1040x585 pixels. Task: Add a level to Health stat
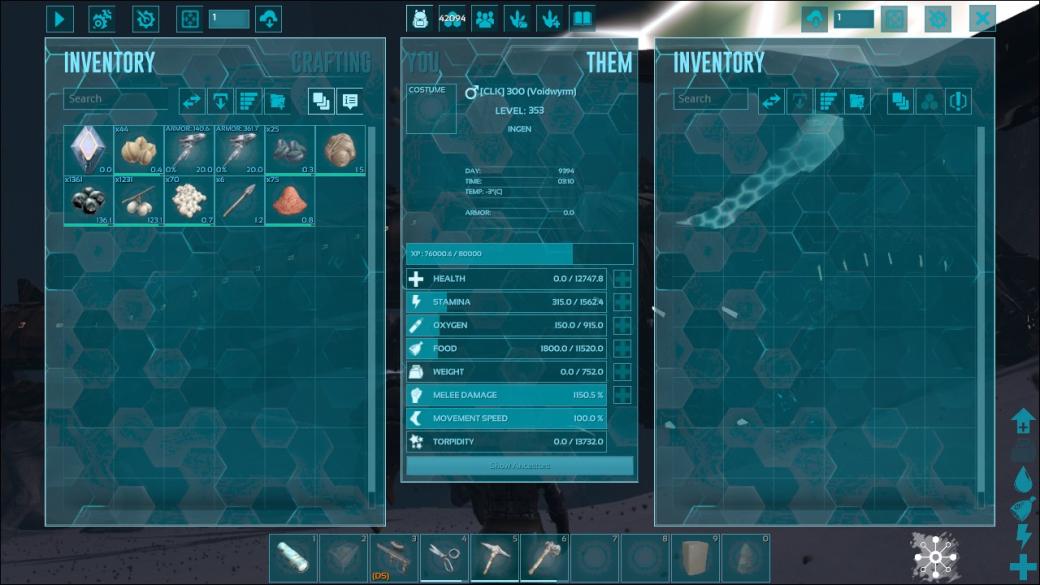tap(622, 279)
